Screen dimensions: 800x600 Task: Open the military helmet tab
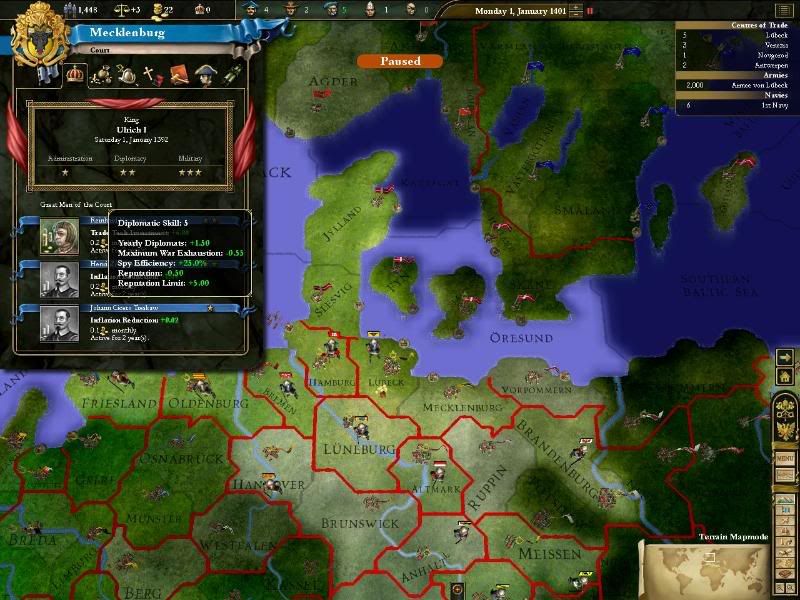click(x=127, y=74)
